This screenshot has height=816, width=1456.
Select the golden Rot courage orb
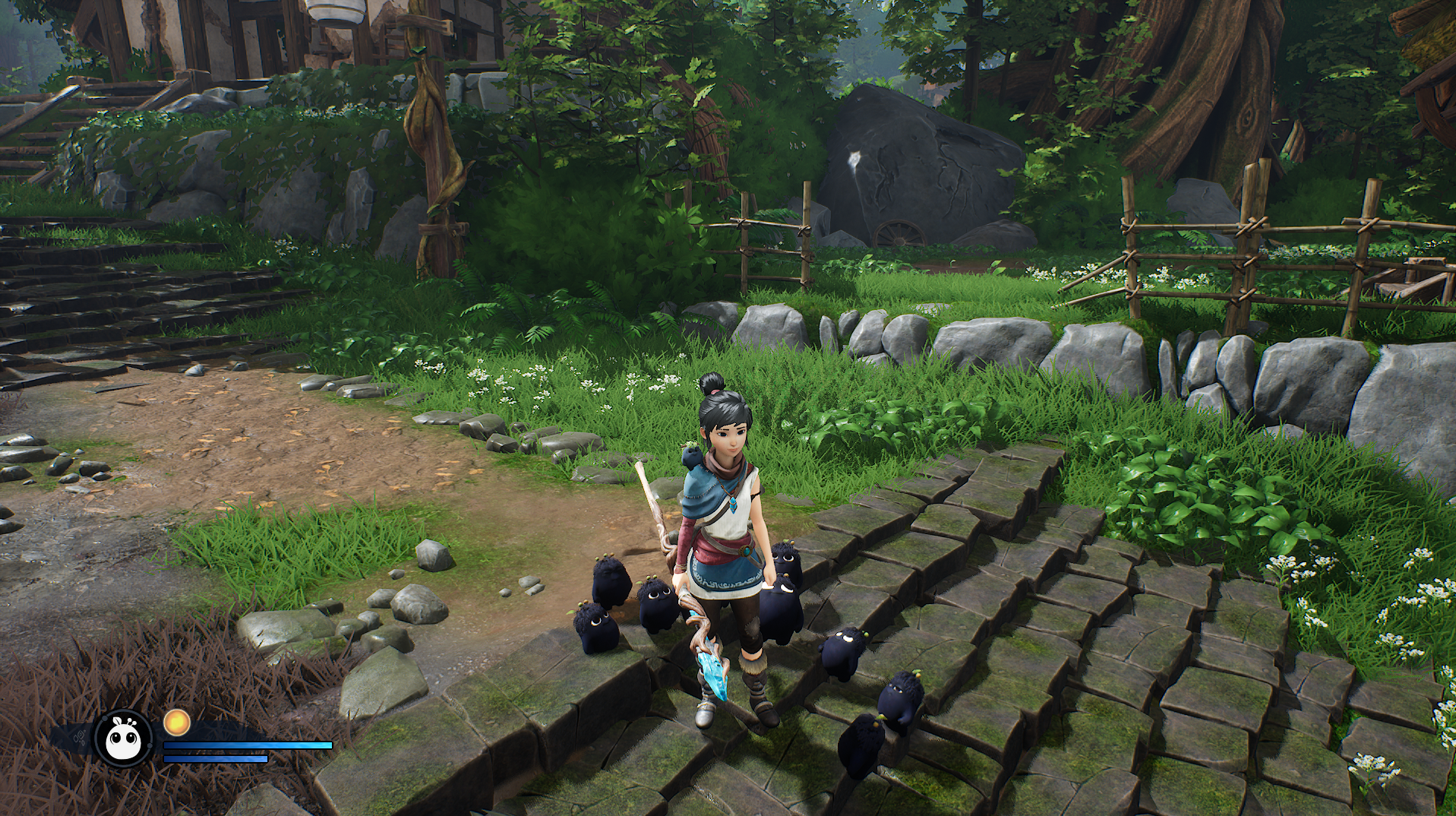click(176, 722)
